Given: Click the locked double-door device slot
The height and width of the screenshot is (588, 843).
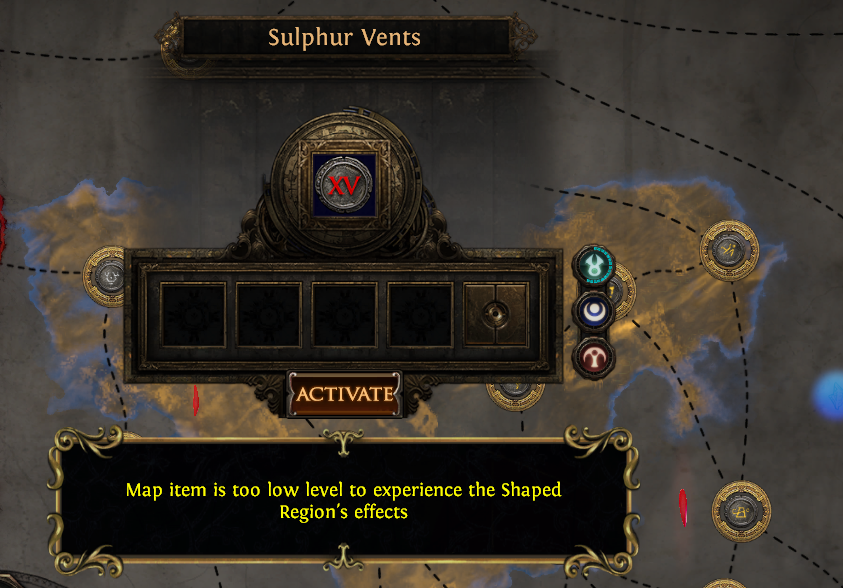Looking at the screenshot, I should tap(496, 315).
